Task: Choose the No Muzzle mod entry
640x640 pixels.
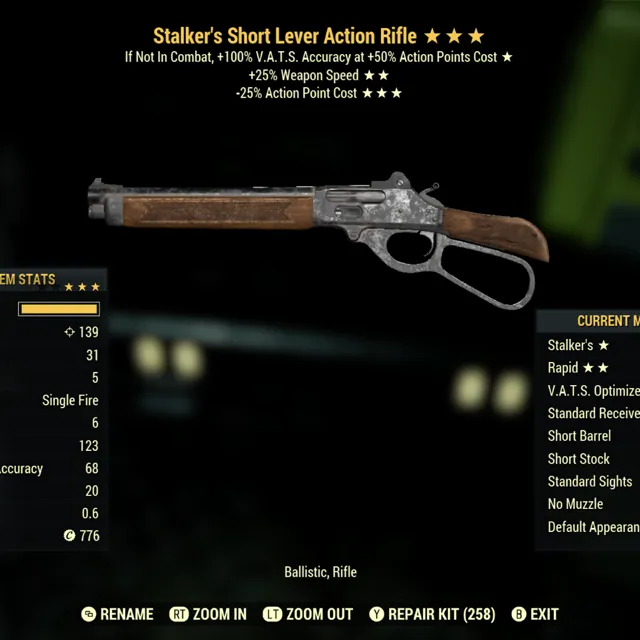Action: [575, 504]
